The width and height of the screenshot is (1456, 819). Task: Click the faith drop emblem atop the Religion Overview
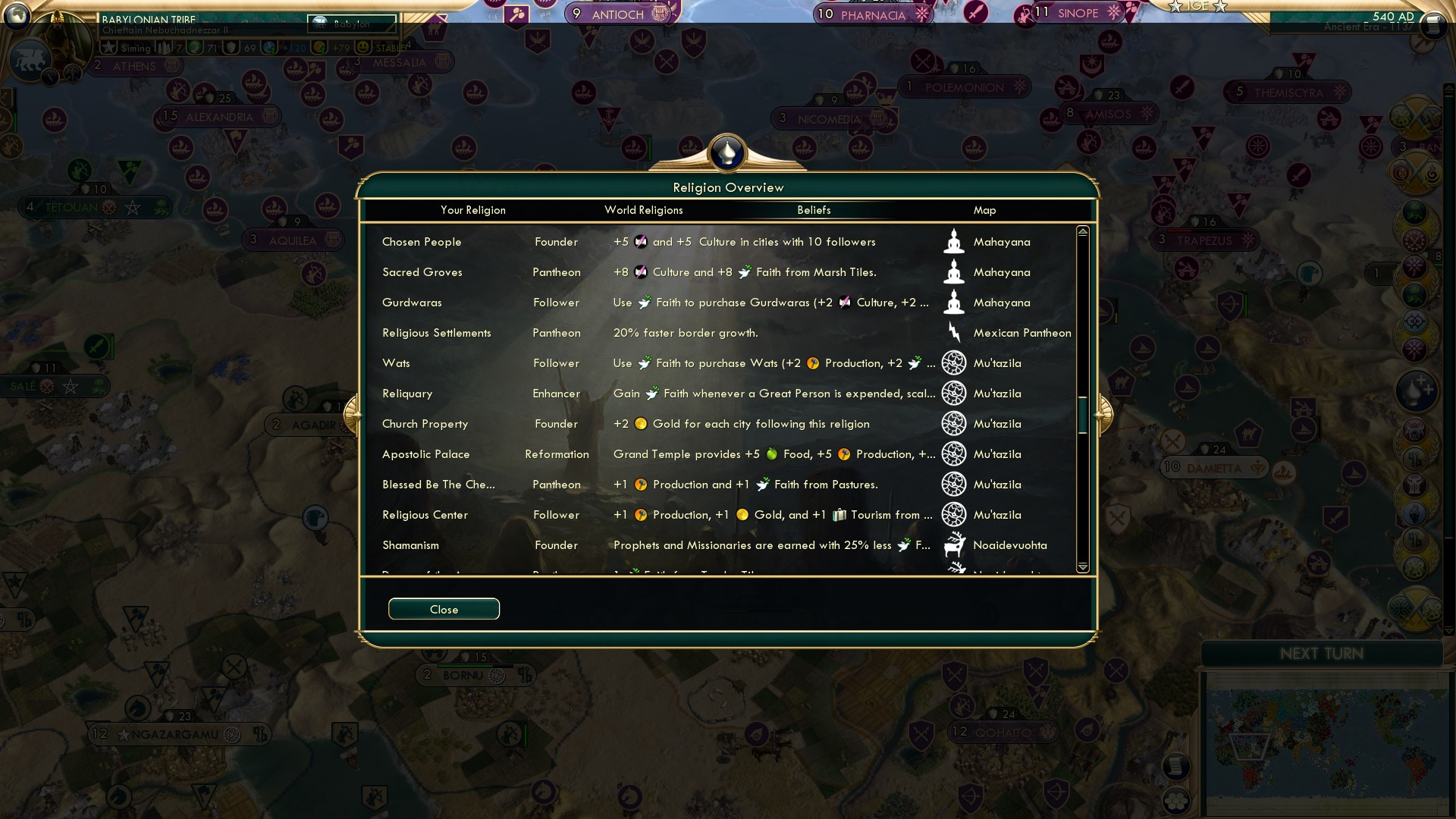click(726, 152)
